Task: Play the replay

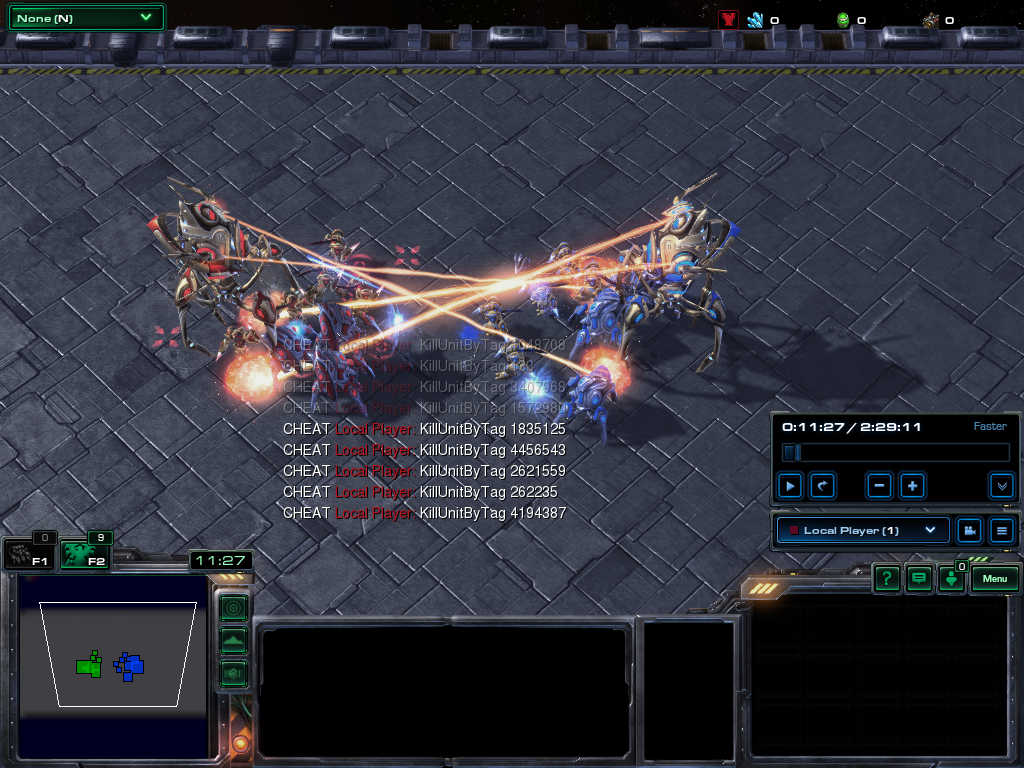Action: (x=790, y=487)
